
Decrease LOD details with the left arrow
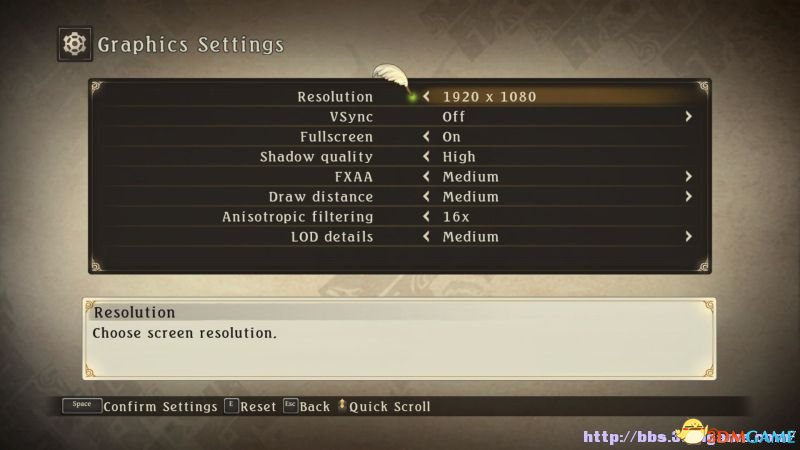(427, 237)
